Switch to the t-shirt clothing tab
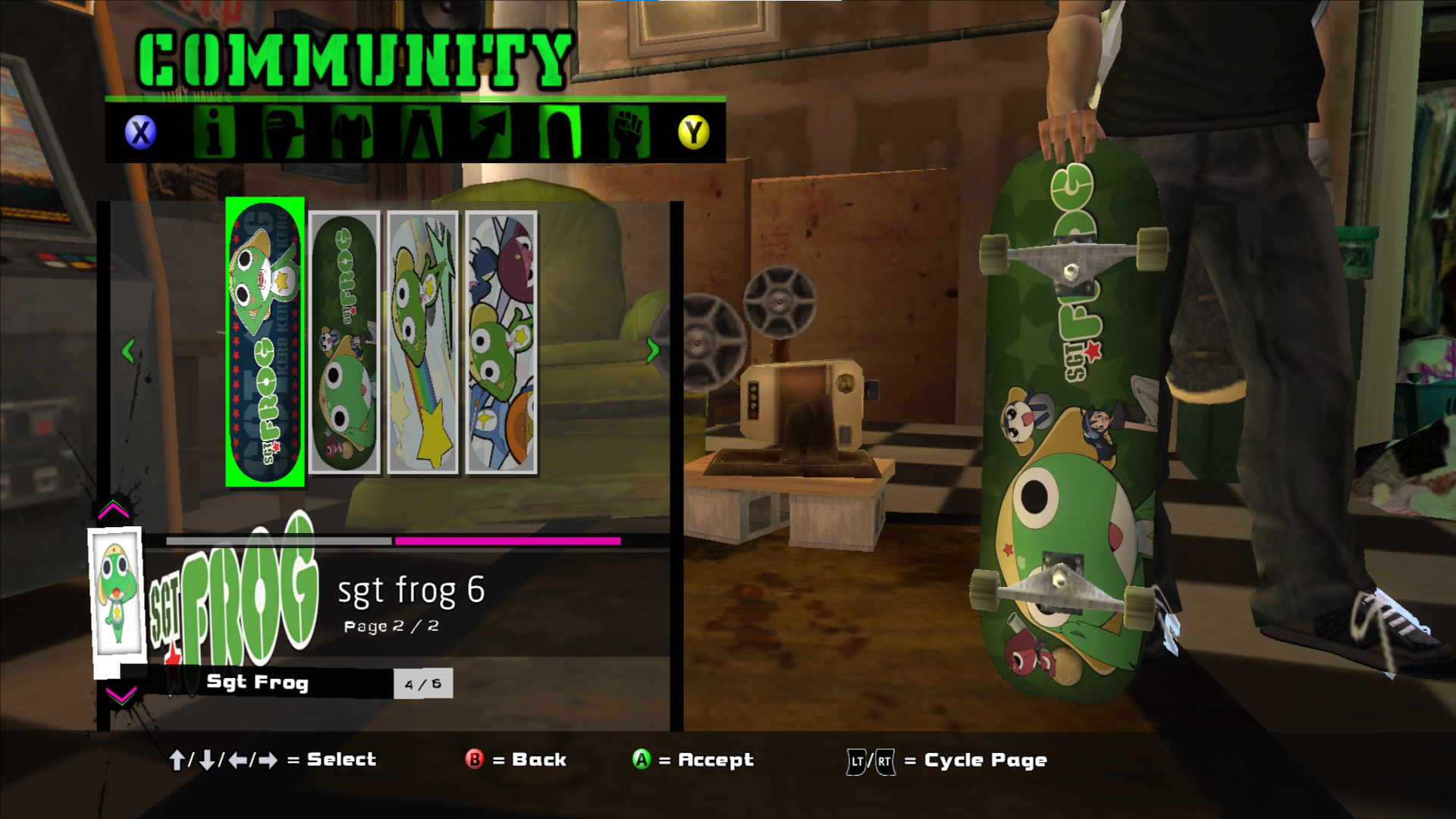Viewport: 1456px width, 819px height. coord(352,133)
